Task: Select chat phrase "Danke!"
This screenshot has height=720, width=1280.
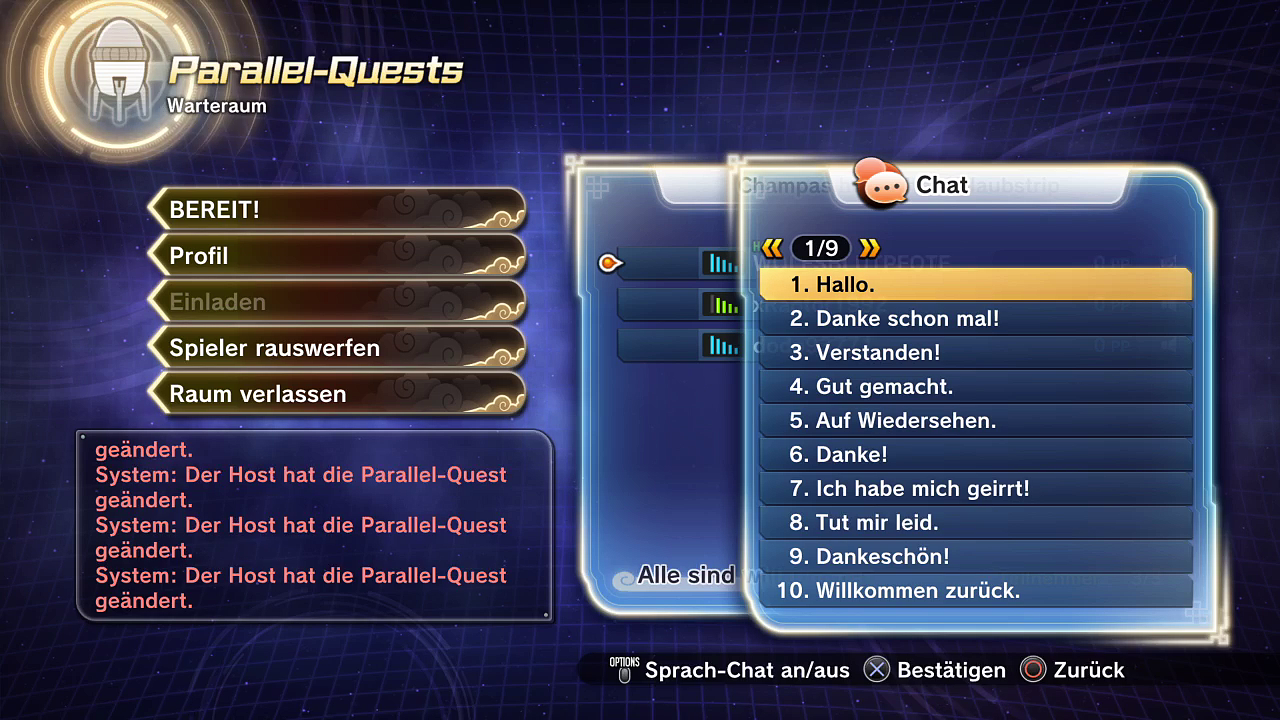Action: (x=975, y=455)
